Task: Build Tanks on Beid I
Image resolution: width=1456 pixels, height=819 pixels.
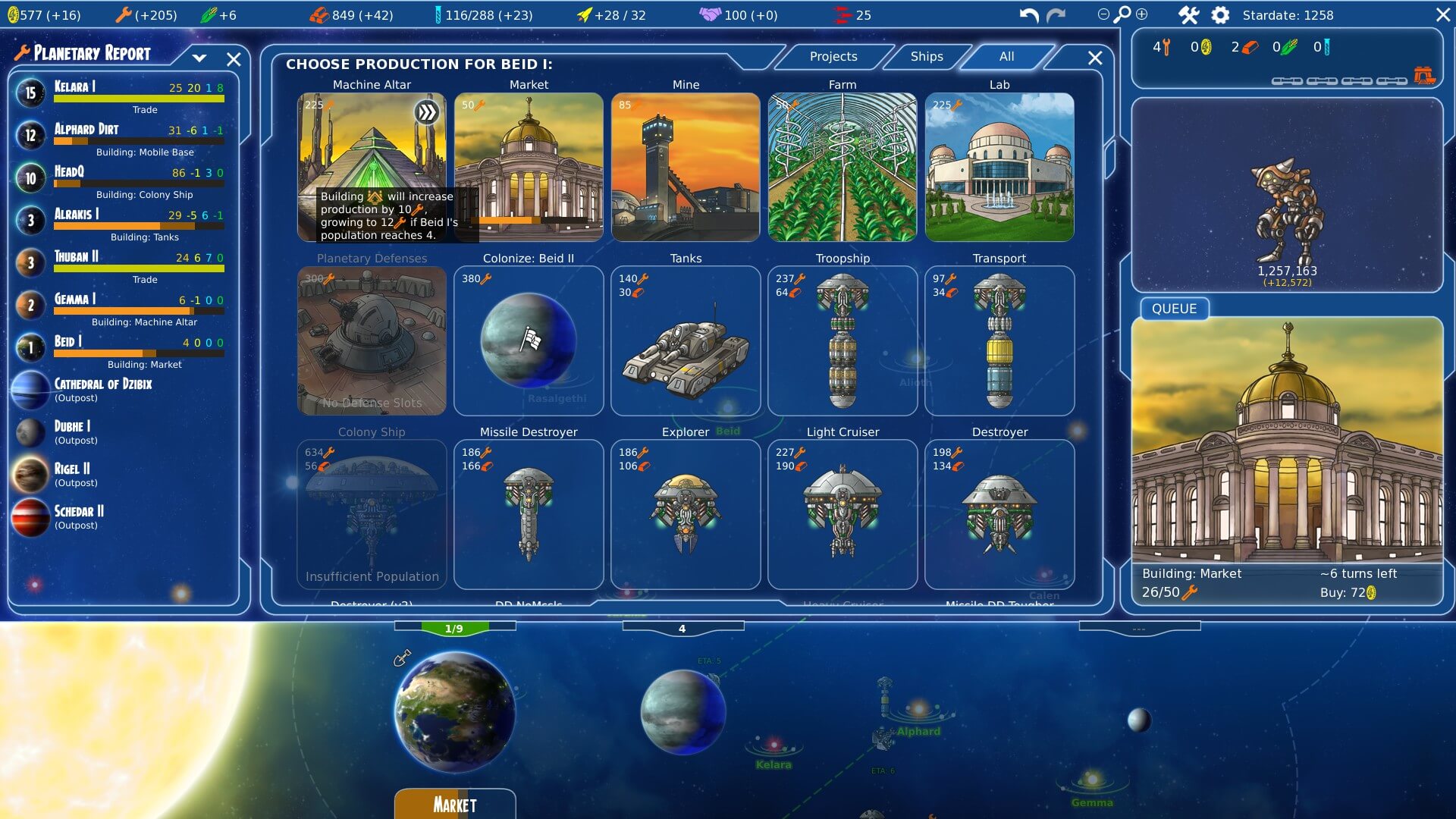Action: click(x=686, y=340)
